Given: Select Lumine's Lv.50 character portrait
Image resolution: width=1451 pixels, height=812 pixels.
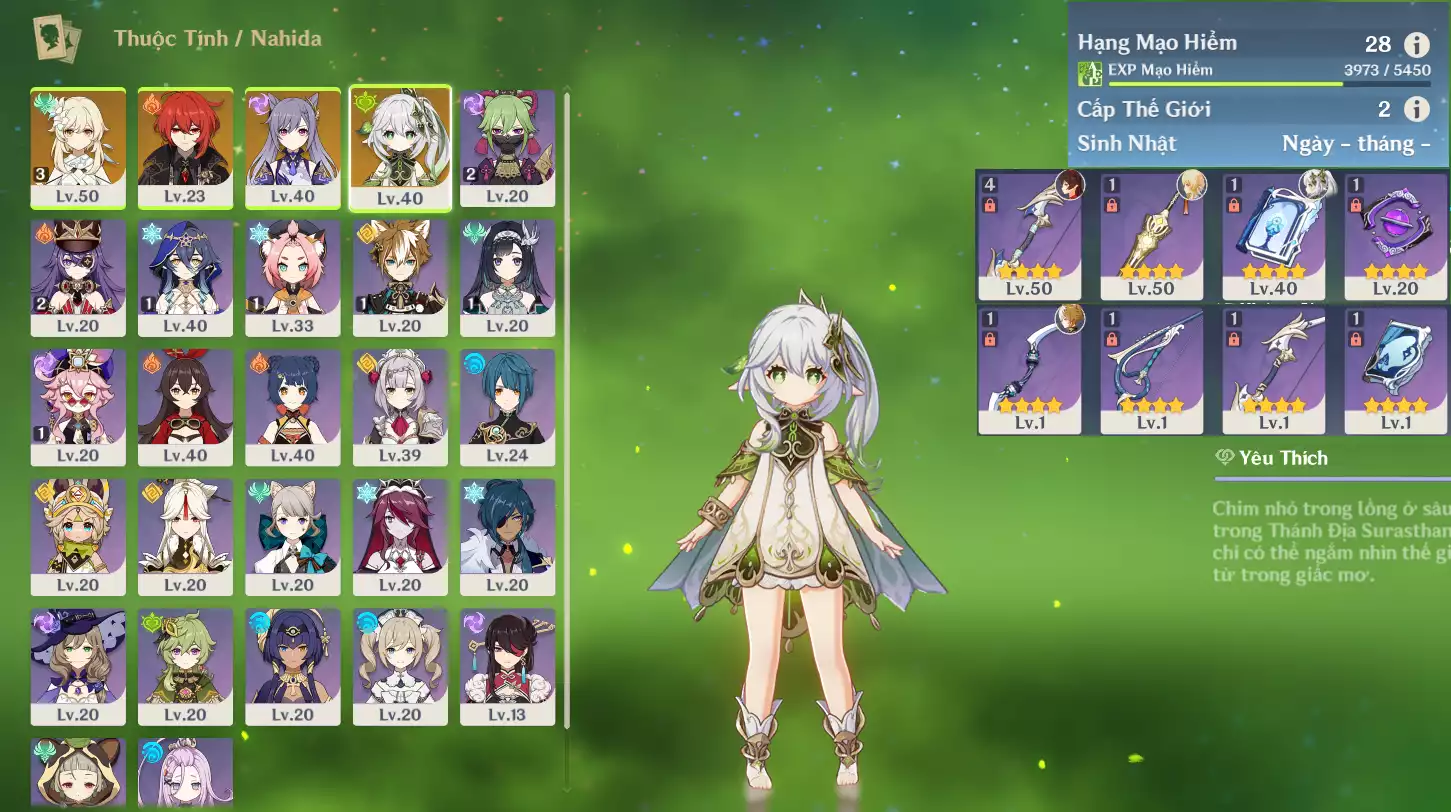Looking at the screenshot, I should point(78,147).
